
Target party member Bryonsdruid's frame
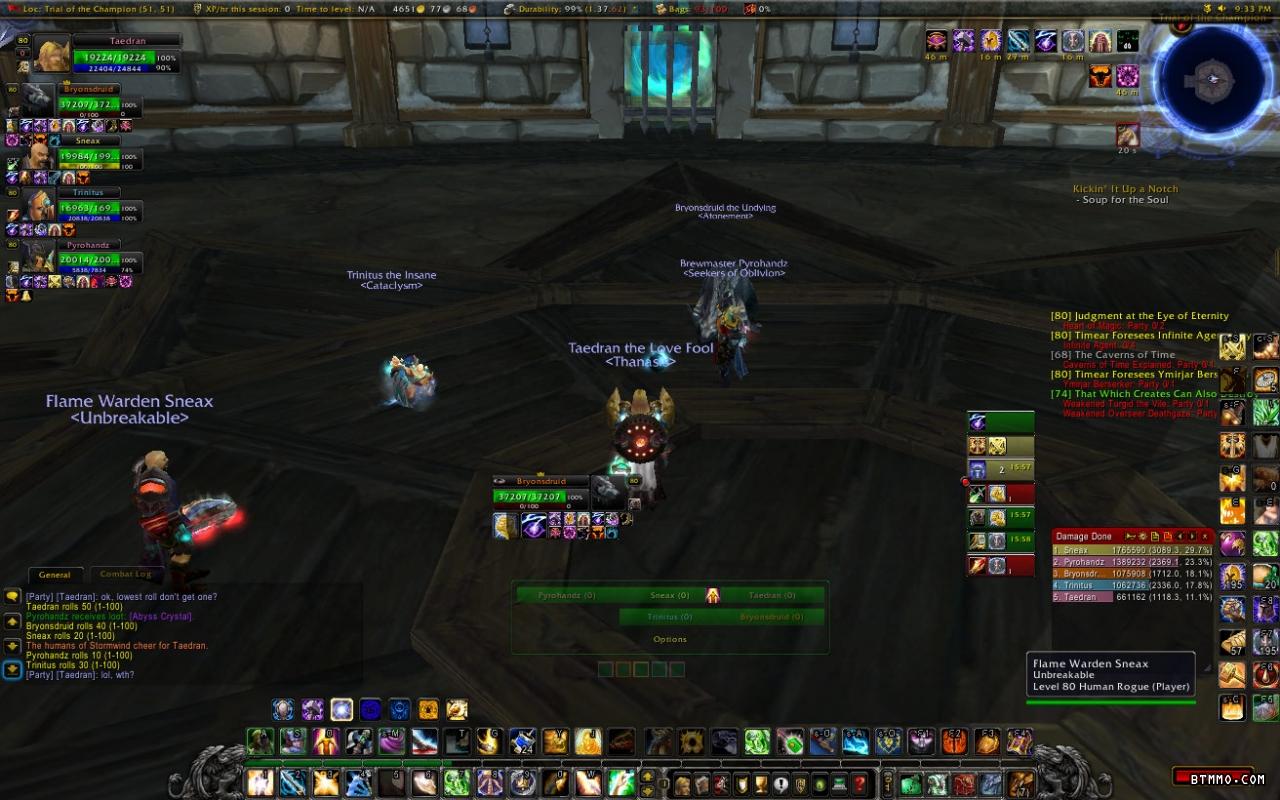pyautogui.click(x=88, y=103)
